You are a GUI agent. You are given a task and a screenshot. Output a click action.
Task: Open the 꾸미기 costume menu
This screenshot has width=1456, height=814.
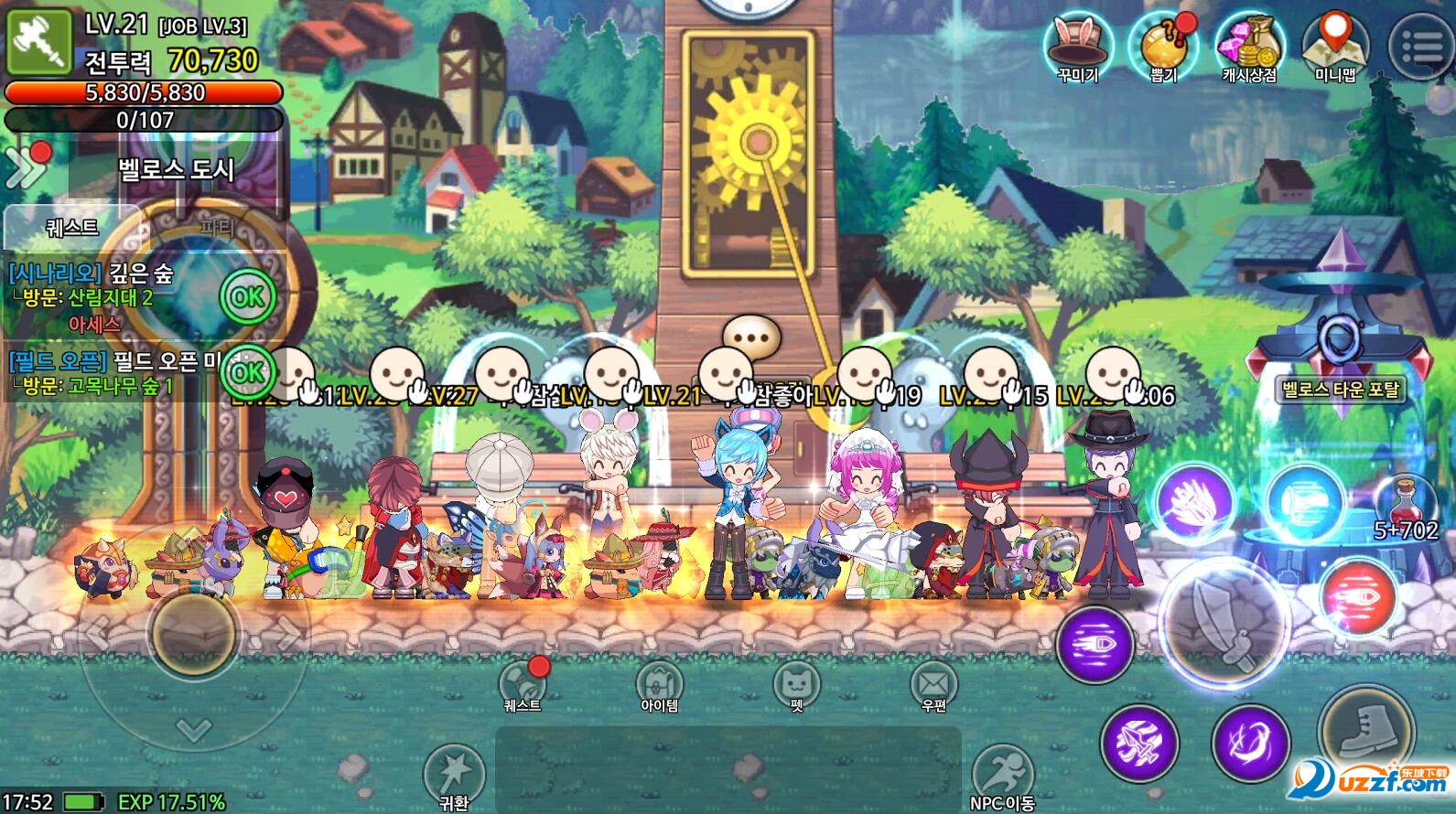1079,44
